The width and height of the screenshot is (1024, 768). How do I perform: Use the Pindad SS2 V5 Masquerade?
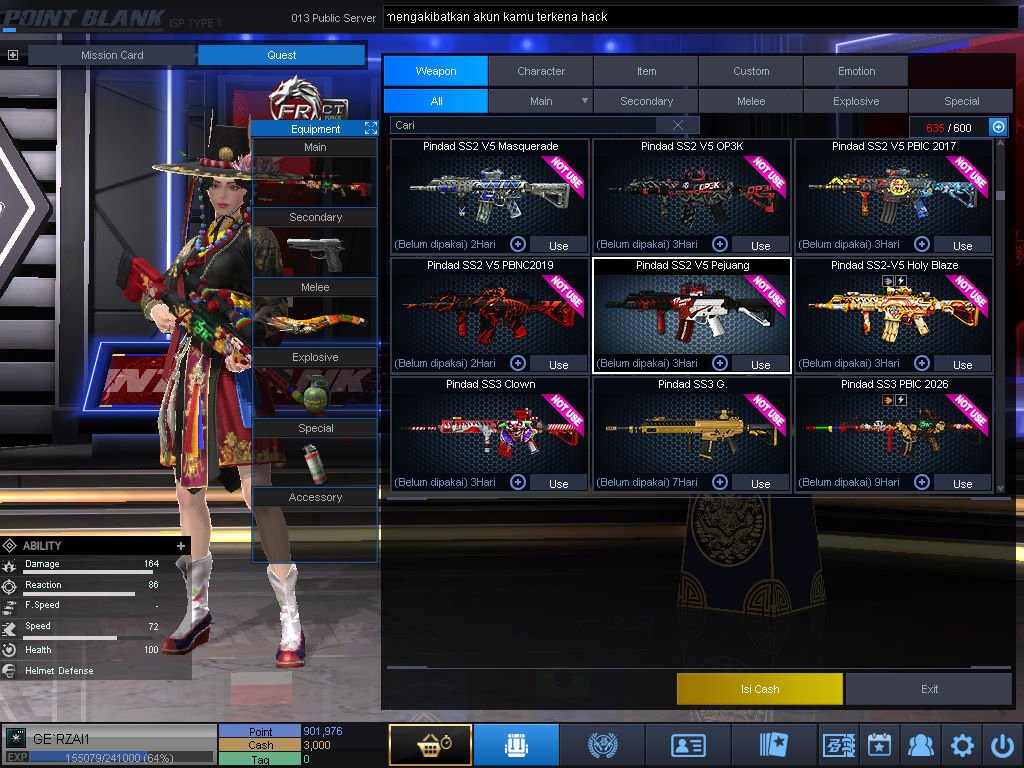click(558, 245)
